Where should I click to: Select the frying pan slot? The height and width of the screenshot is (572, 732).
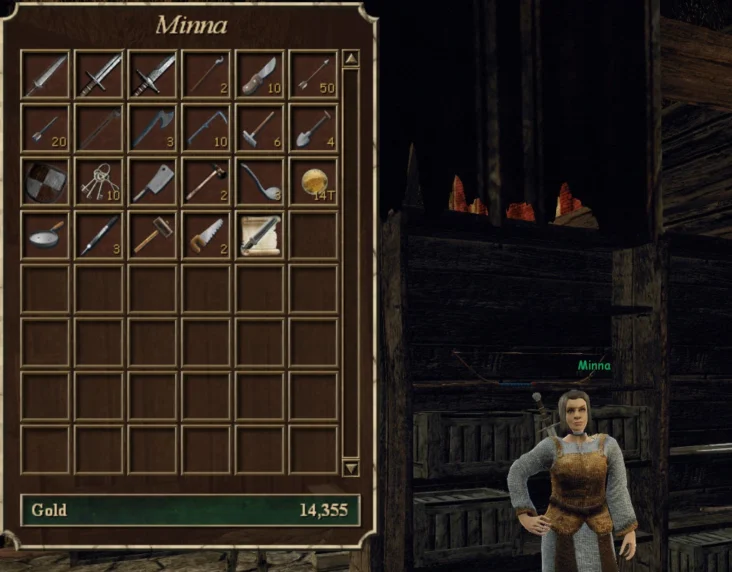point(45,235)
